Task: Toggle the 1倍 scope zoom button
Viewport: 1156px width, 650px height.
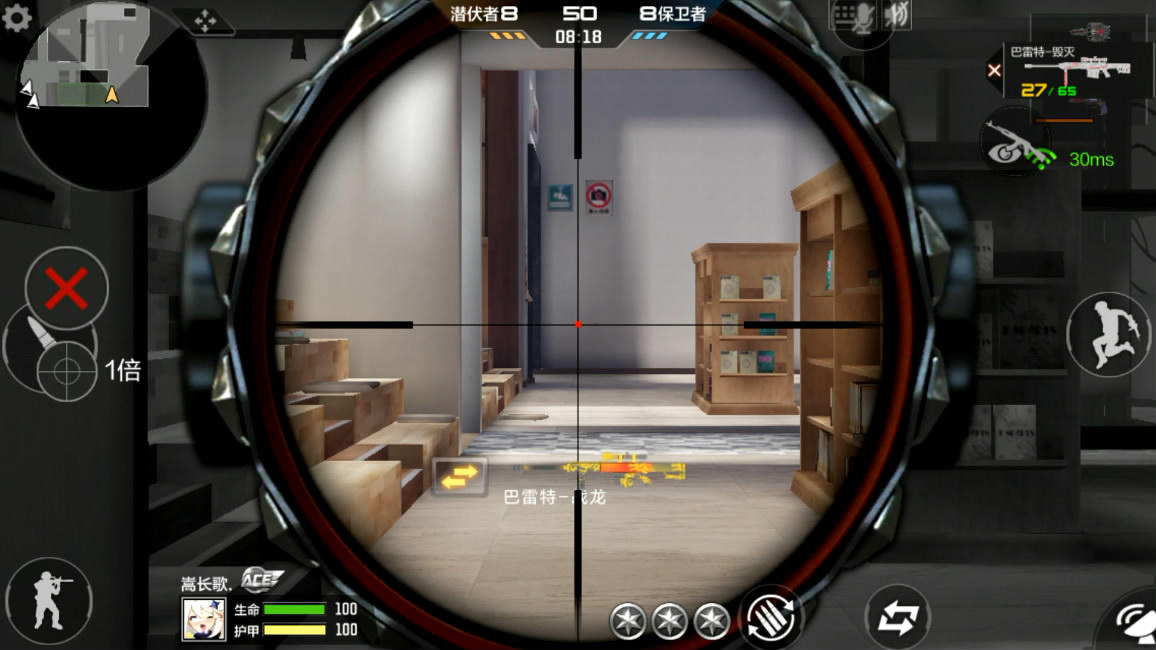Action: point(68,371)
